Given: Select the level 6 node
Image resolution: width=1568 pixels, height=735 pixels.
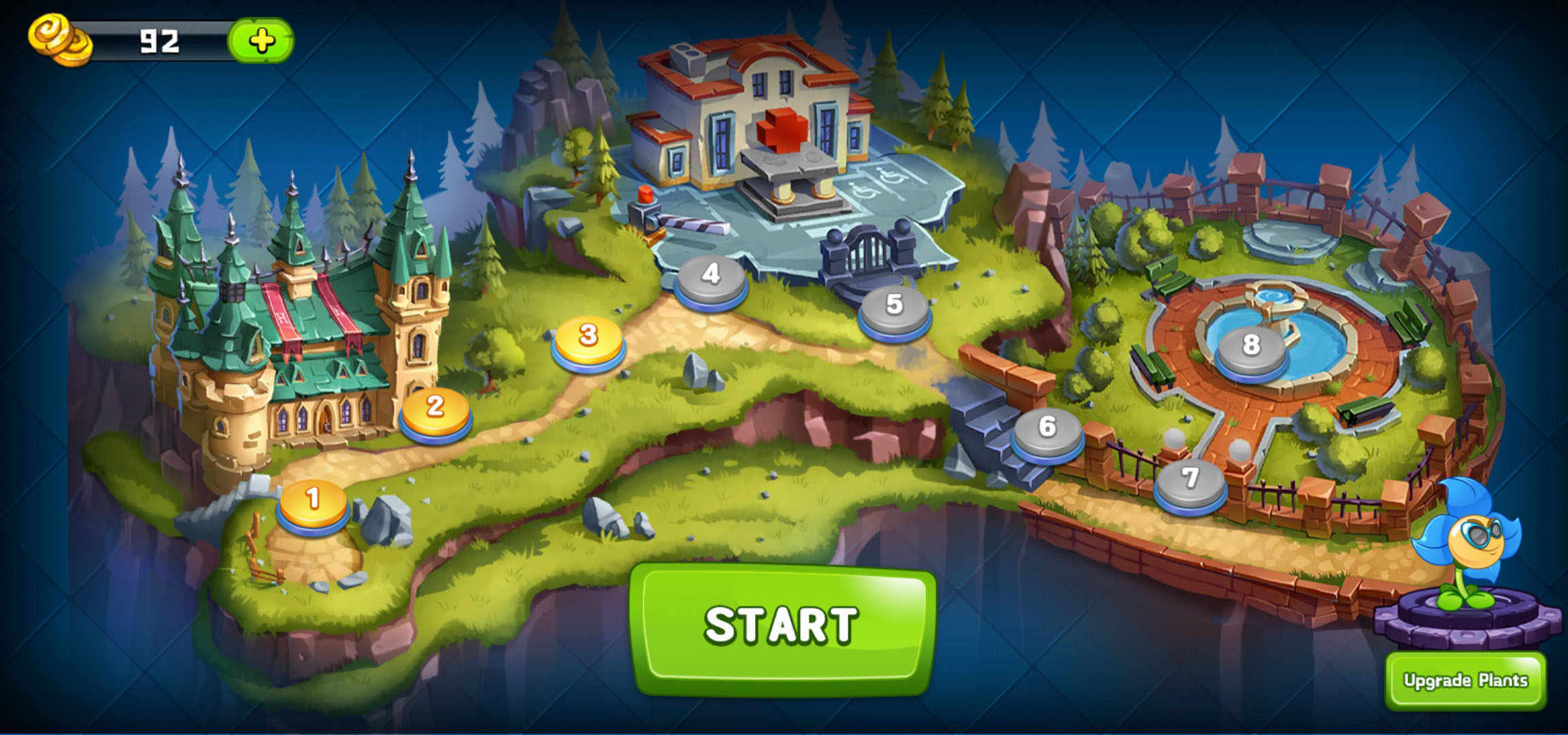Looking at the screenshot, I should (x=1047, y=431).
